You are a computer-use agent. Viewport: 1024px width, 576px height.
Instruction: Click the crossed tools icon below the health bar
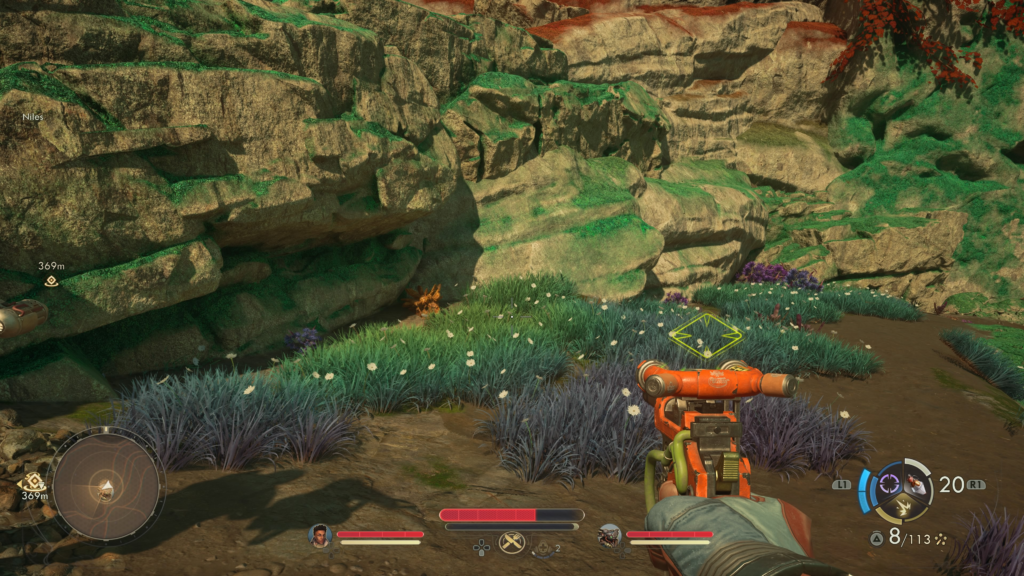point(512,542)
